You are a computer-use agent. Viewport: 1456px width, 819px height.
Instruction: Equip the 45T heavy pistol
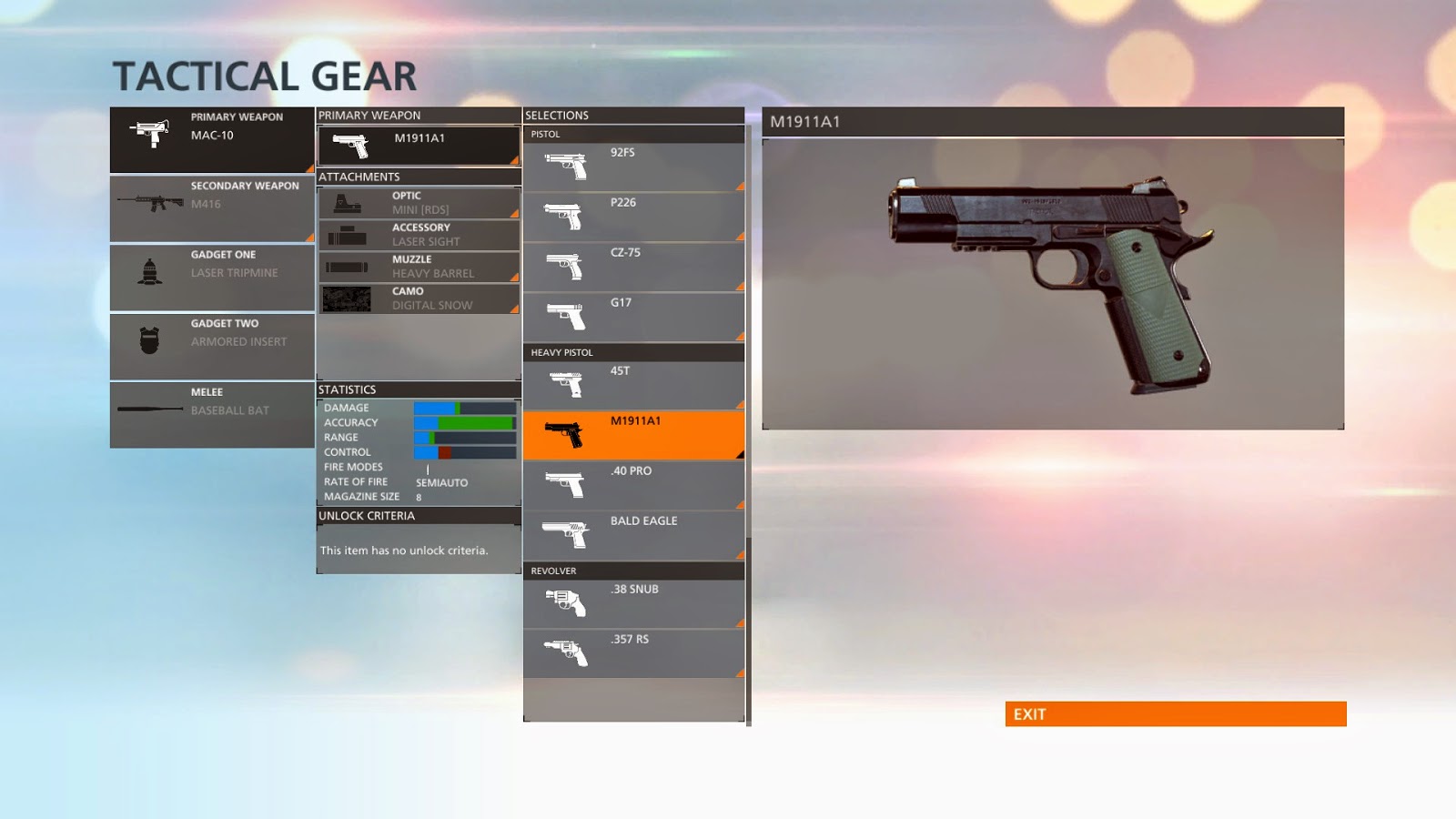[x=633, y=385]
